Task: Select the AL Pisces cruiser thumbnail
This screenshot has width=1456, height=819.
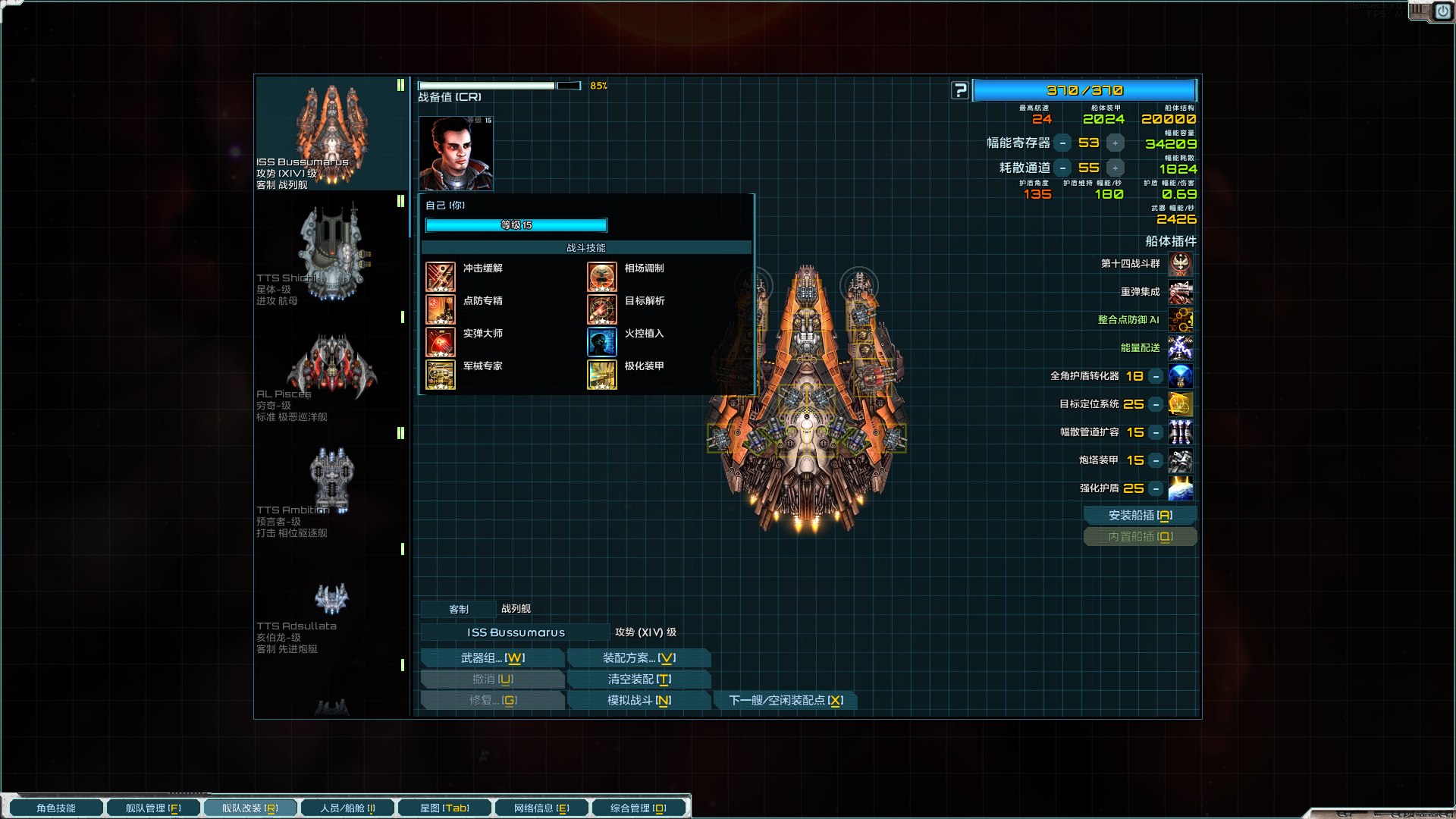Action: [x=331, y=366]
